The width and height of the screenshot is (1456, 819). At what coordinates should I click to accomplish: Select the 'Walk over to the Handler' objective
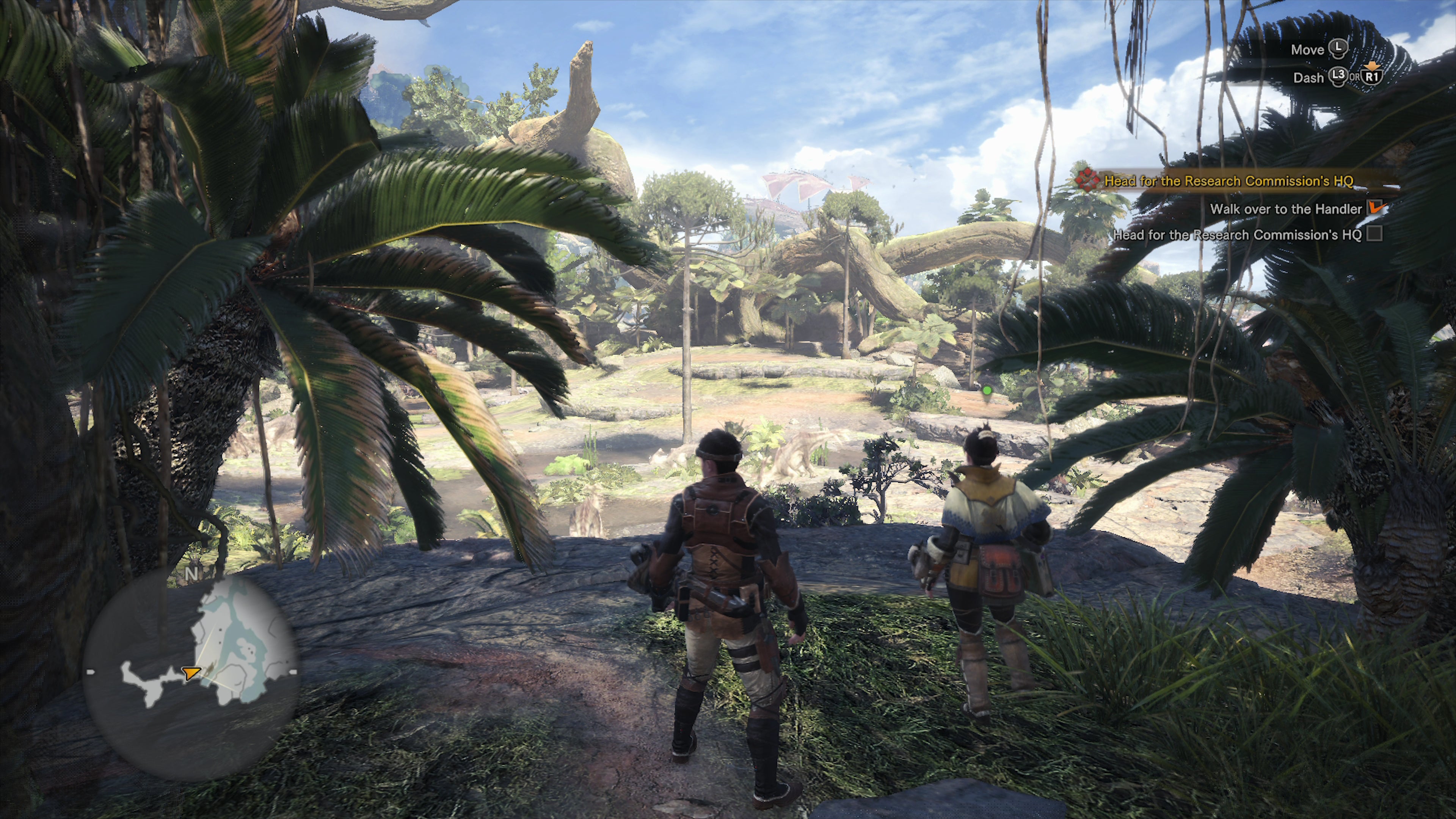[x=1286, y=209]
